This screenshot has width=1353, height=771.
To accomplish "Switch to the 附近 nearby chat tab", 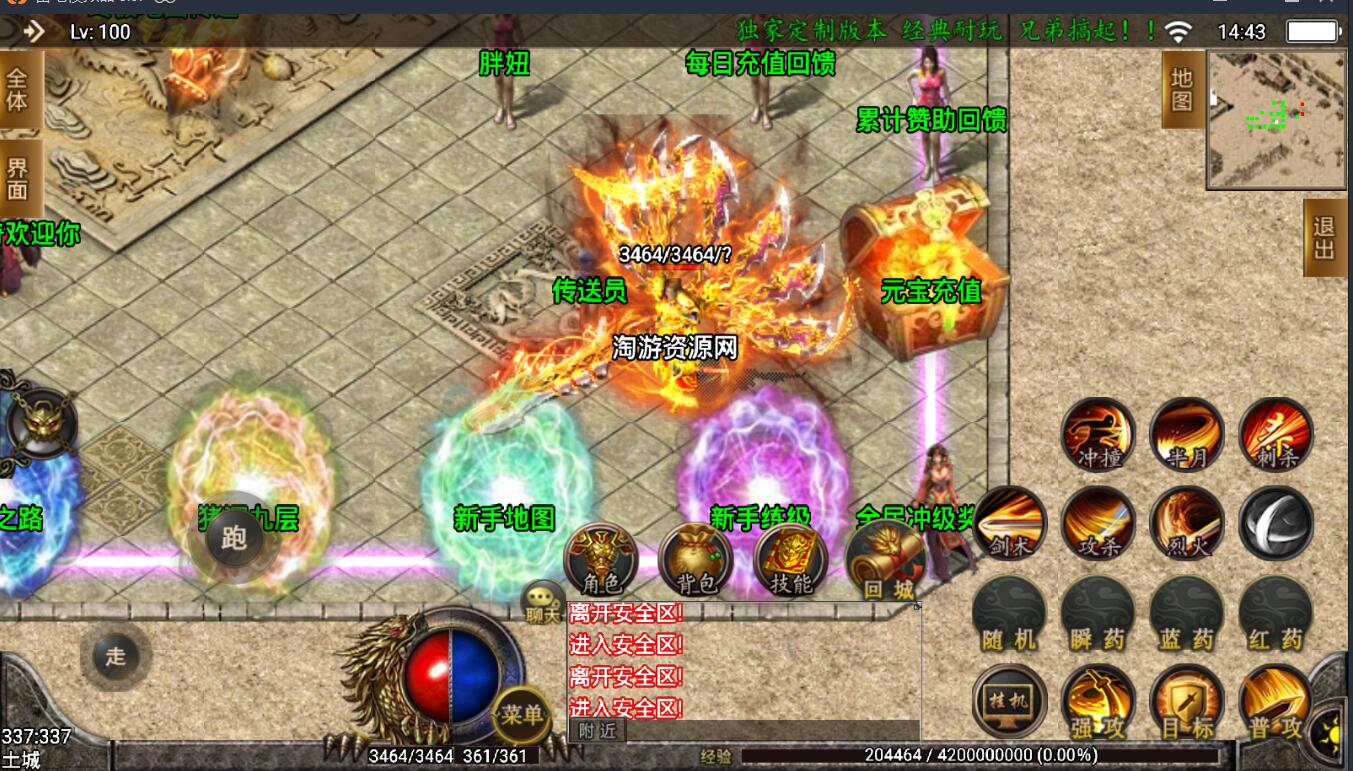I will [597, 731].
